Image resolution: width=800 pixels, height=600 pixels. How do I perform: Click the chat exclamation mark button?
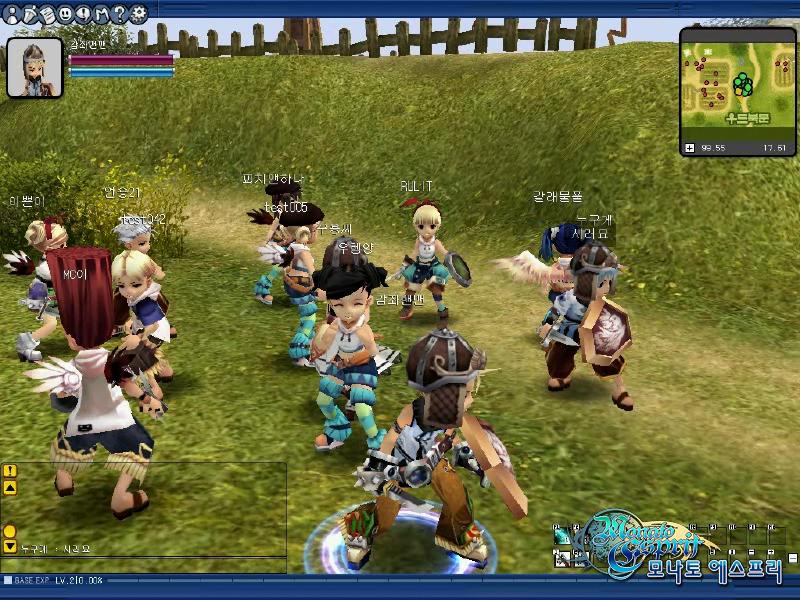[x=9, y=471]
